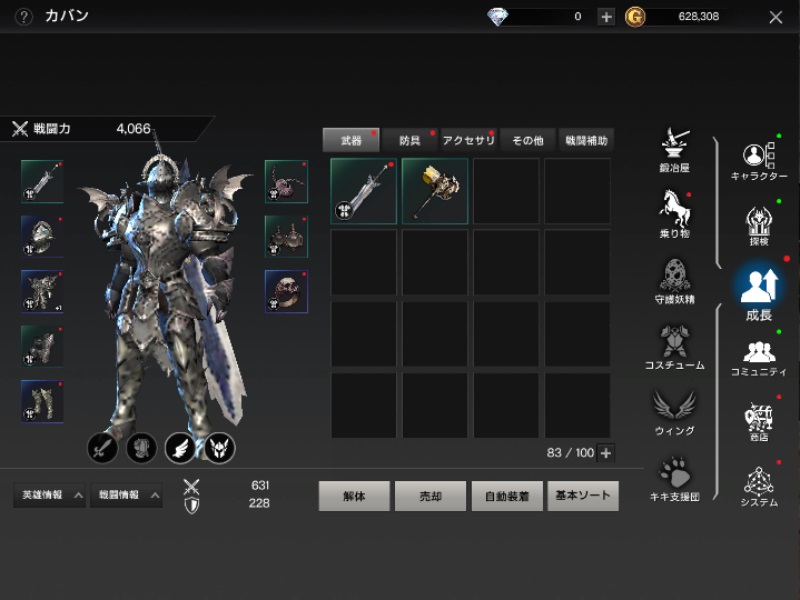Sell items with the 売却 button

[430, 496]
